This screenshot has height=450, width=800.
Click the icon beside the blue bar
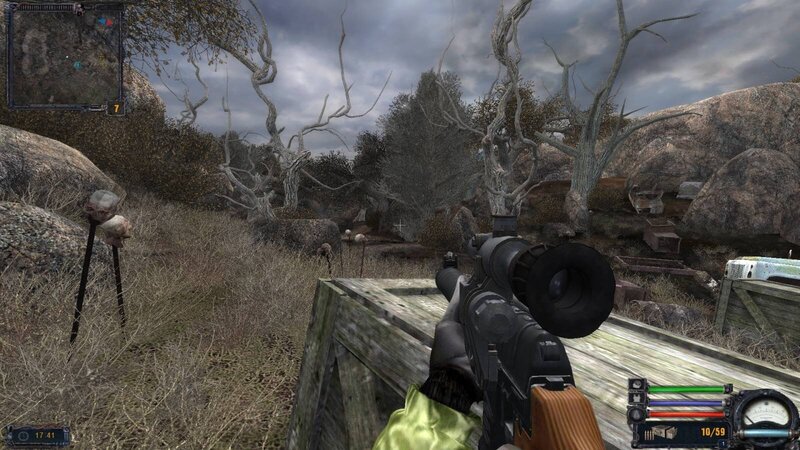point(636,400)
